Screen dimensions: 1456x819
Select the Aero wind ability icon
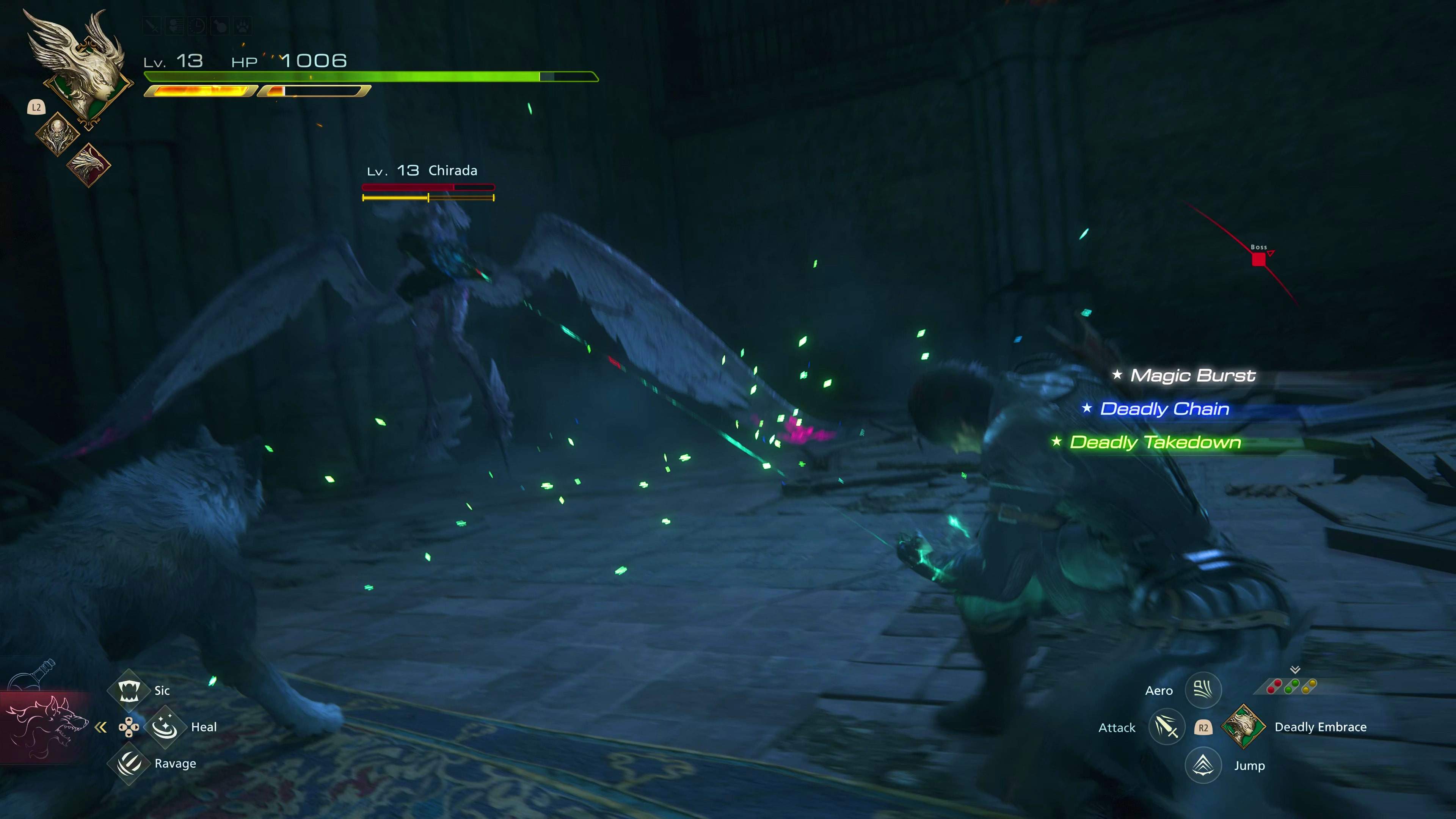(x=1203, y=690)
